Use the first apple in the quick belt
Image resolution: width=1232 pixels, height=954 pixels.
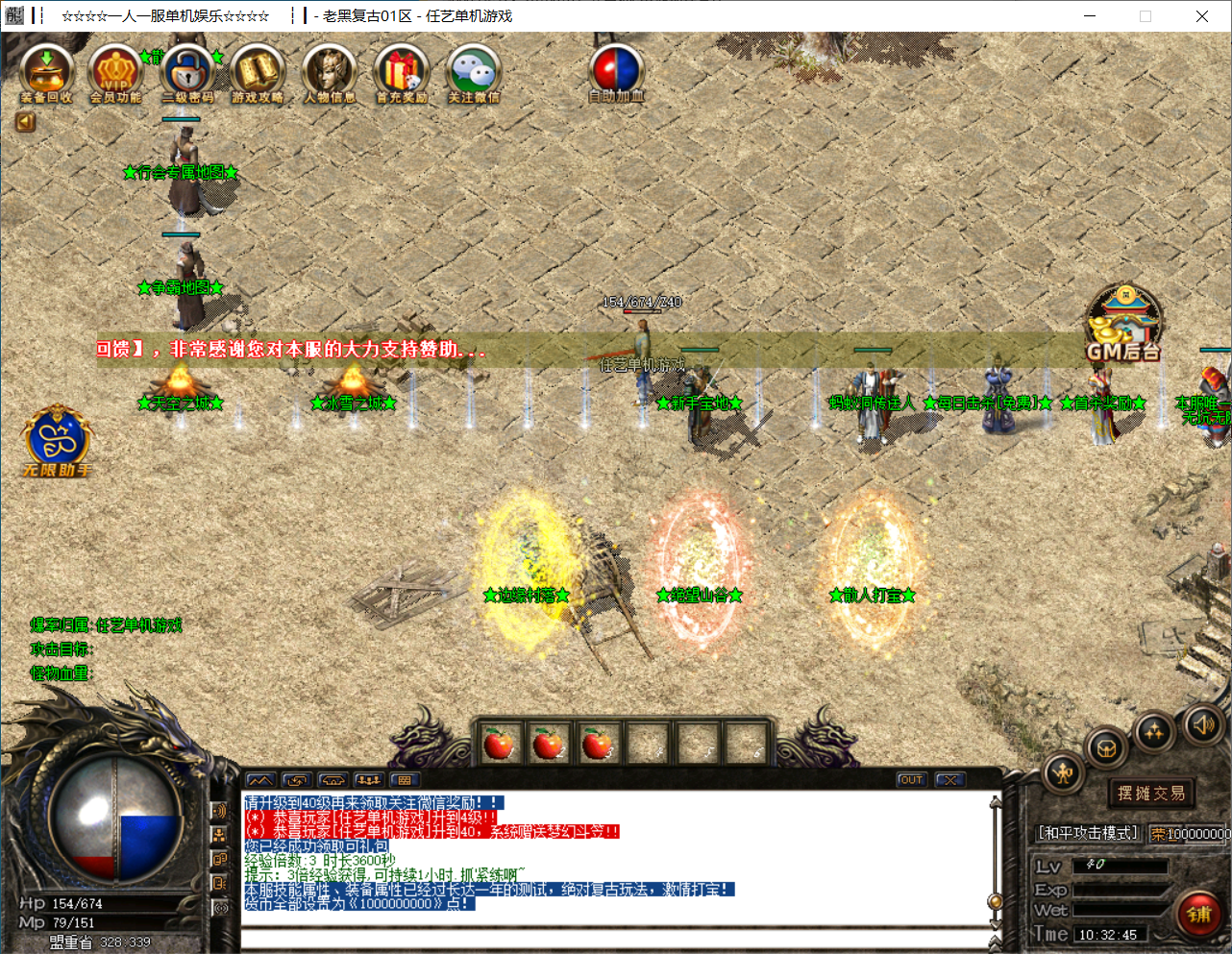499,743
